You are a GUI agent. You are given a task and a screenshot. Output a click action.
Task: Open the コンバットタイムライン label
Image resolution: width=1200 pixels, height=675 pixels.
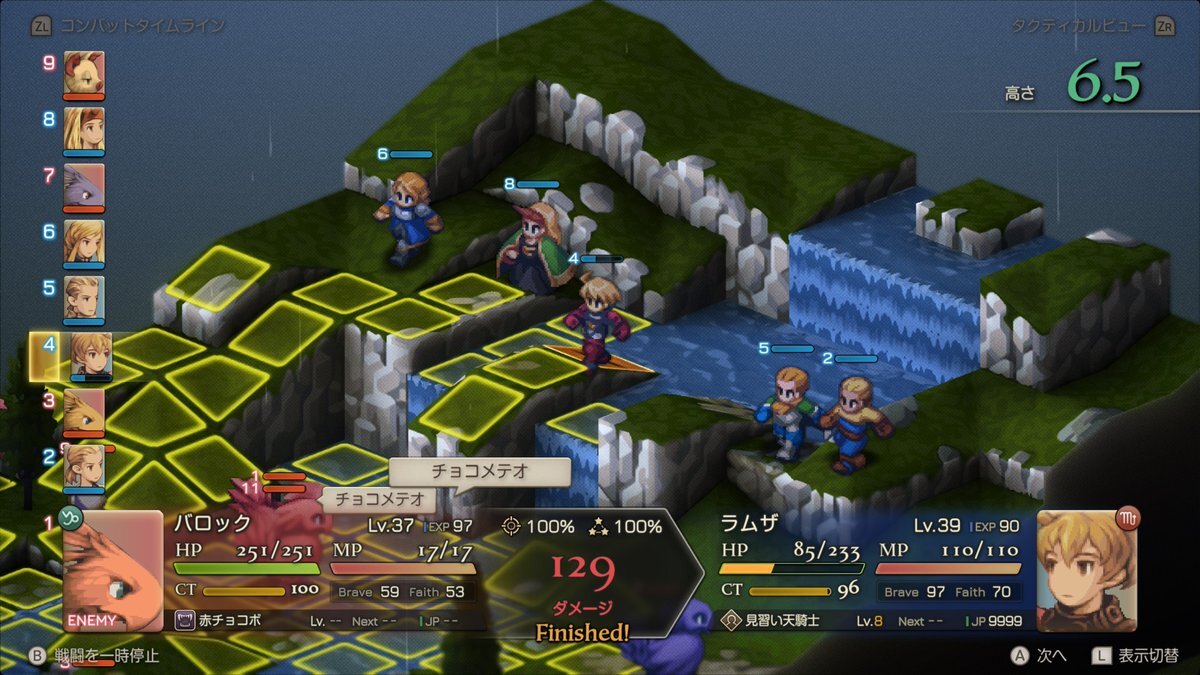[x=142, y=26]
